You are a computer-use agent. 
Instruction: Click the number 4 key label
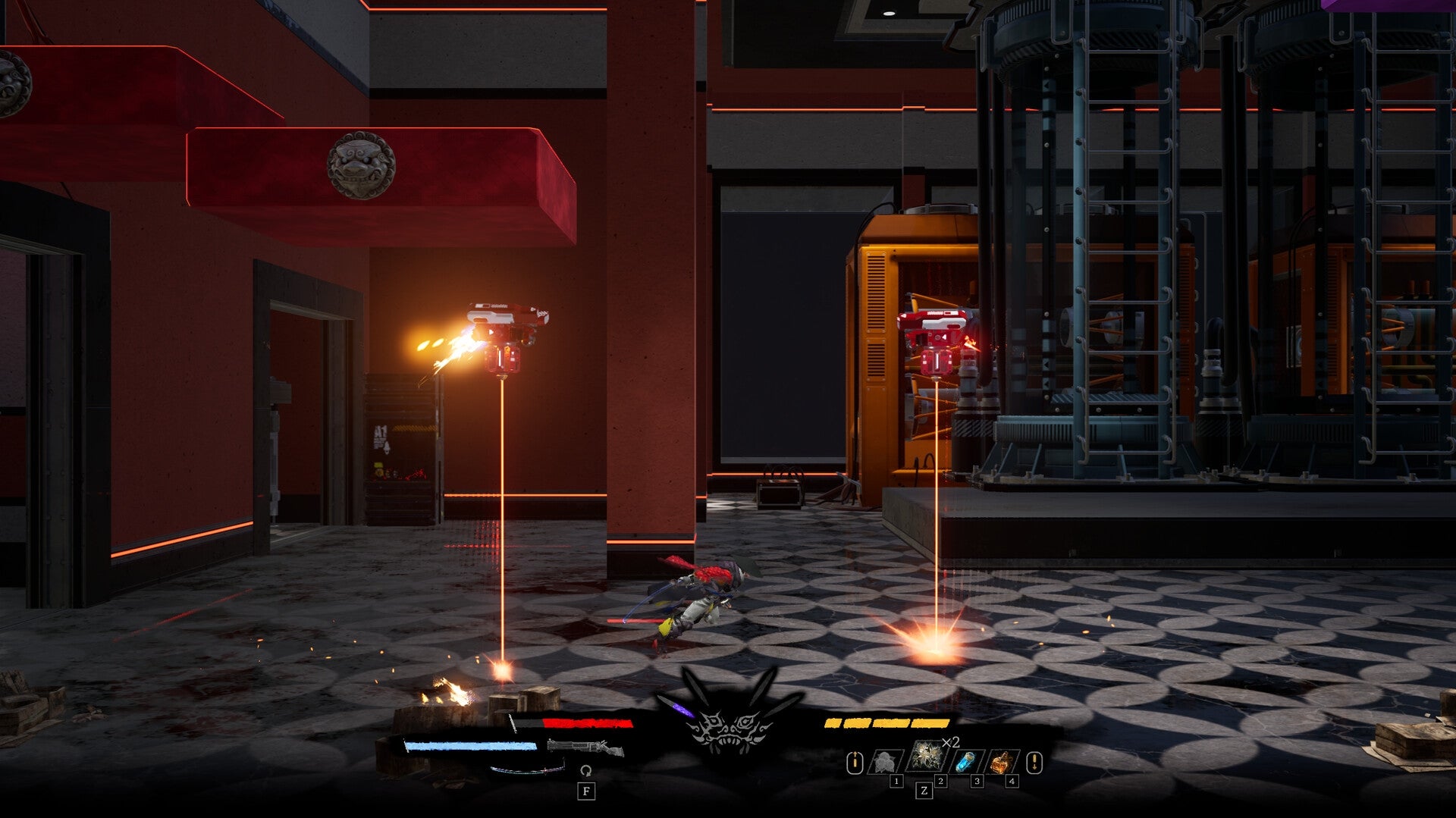click(x=1012, y=781)
